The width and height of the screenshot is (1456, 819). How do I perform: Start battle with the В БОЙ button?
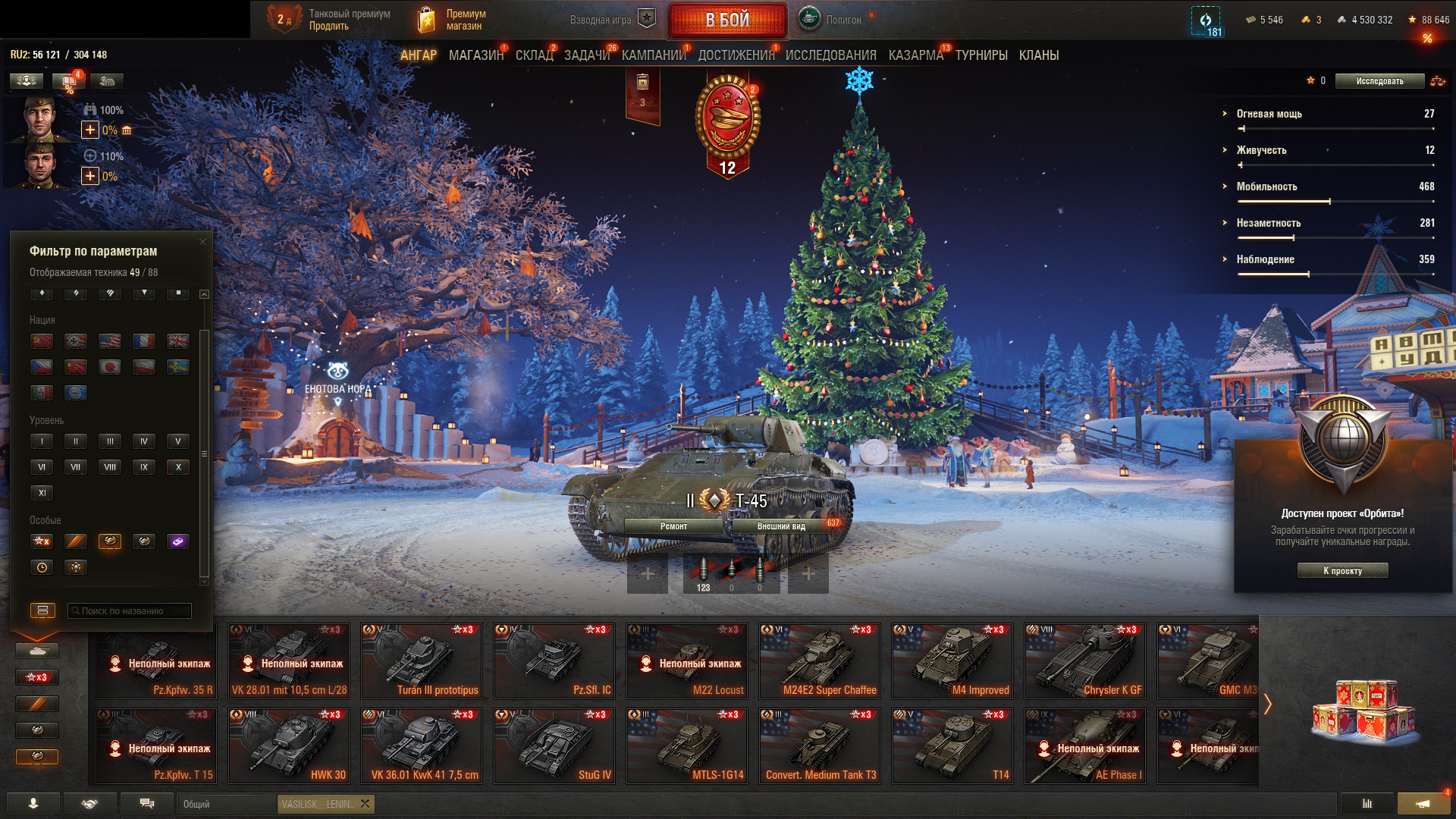coord(727,20)
